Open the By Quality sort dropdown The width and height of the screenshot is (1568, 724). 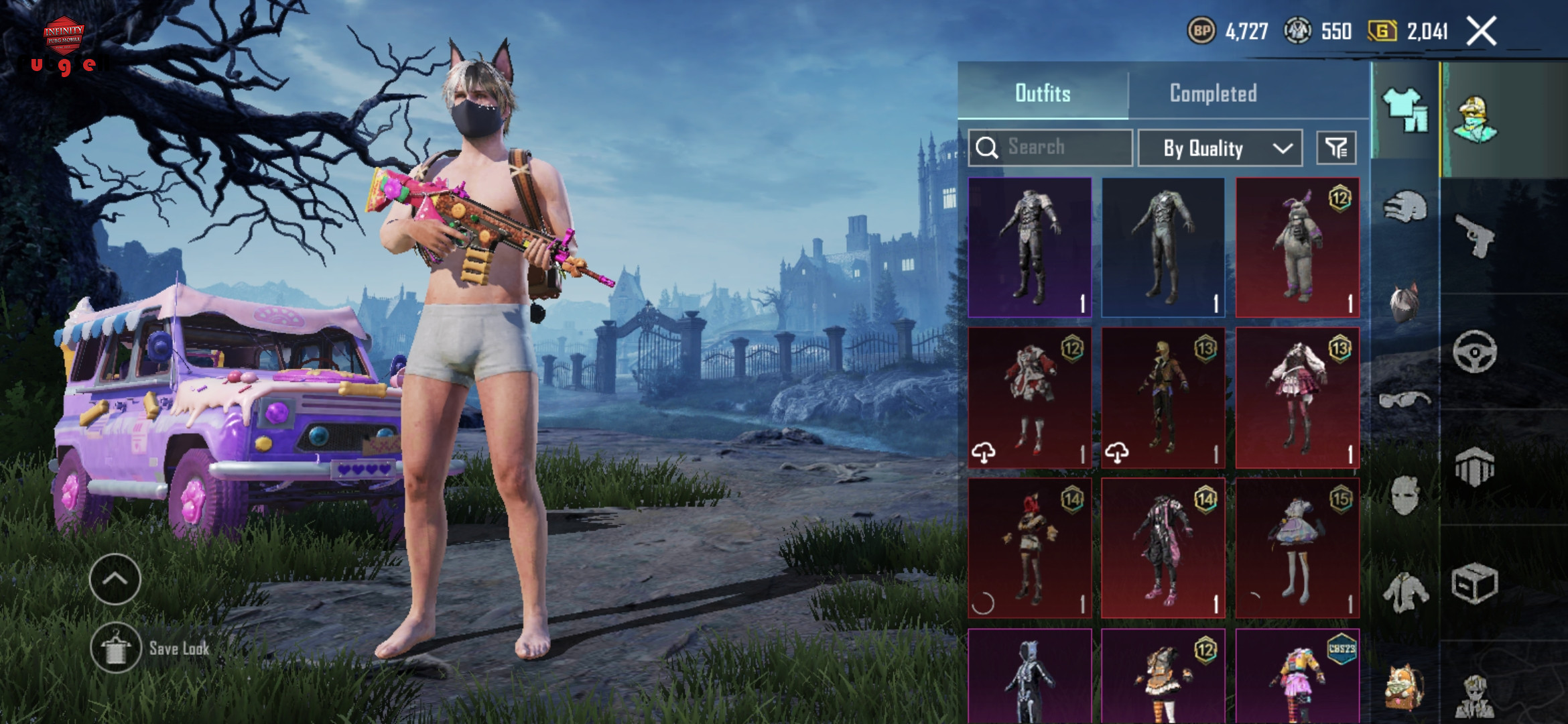[1220, 147]
